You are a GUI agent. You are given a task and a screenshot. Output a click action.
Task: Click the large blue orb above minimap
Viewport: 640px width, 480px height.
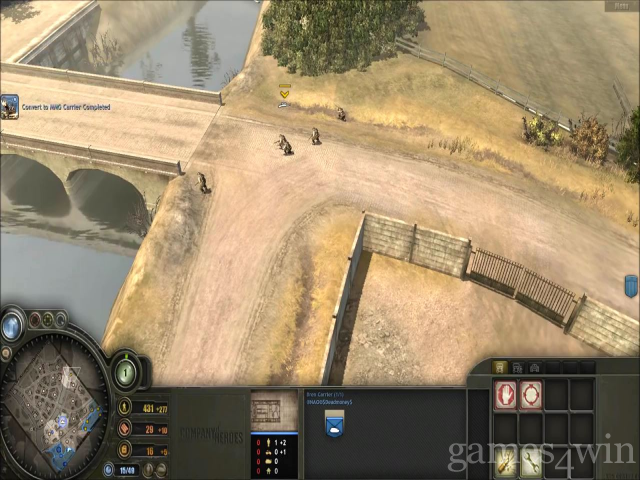pyautogui.click(x=13, y=326)
